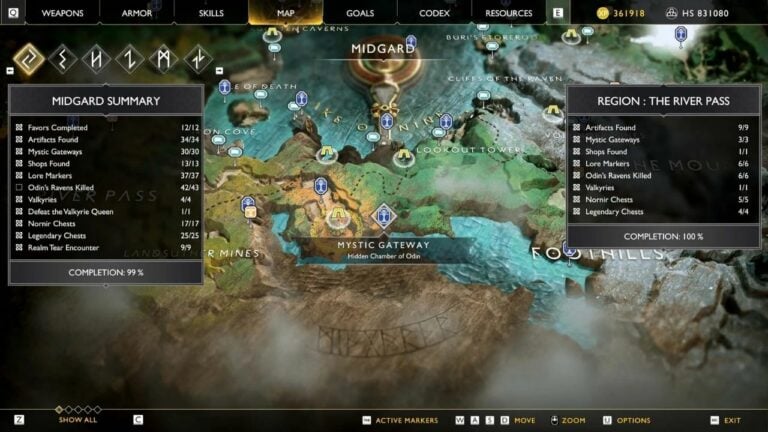The width and height of the screenshot is (768, 432).
Task: Open the Weapons tab
Action: tap(61, 13)
